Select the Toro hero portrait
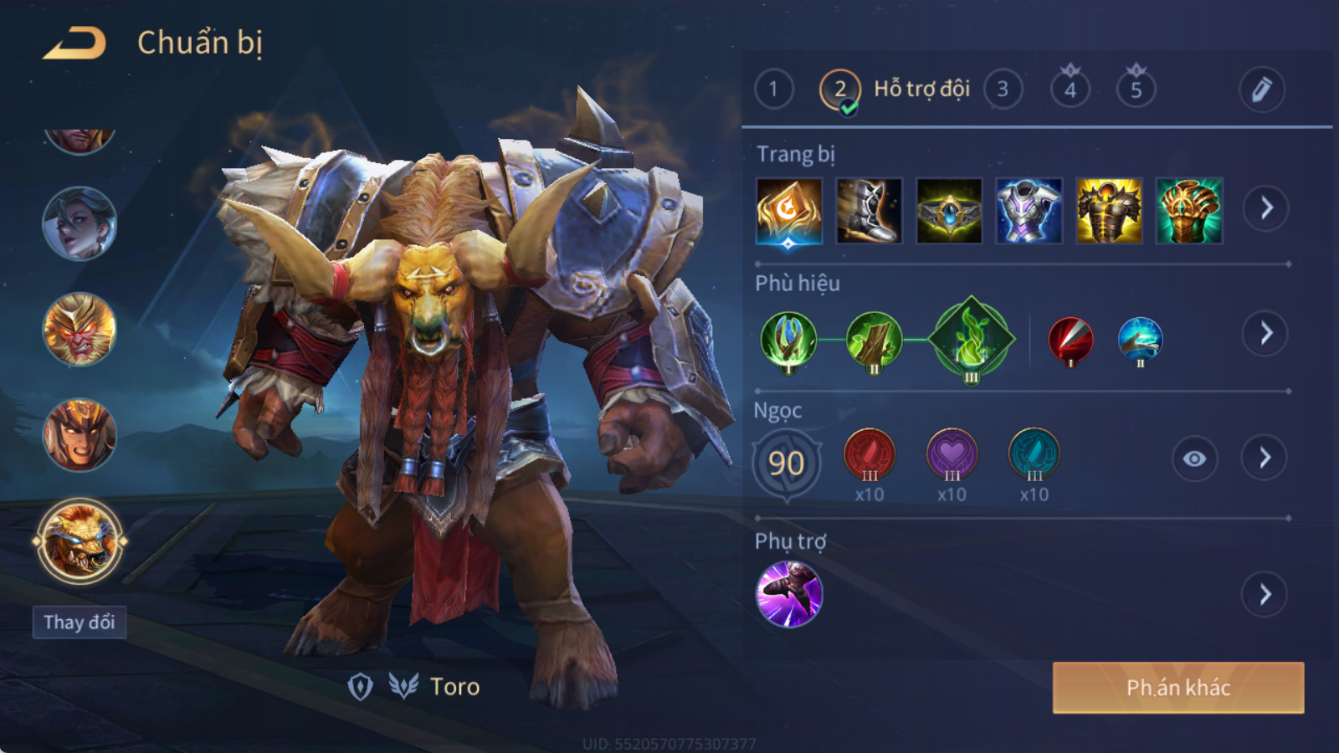The height and width of the screenshot is (753, 1339). (79, 541)
